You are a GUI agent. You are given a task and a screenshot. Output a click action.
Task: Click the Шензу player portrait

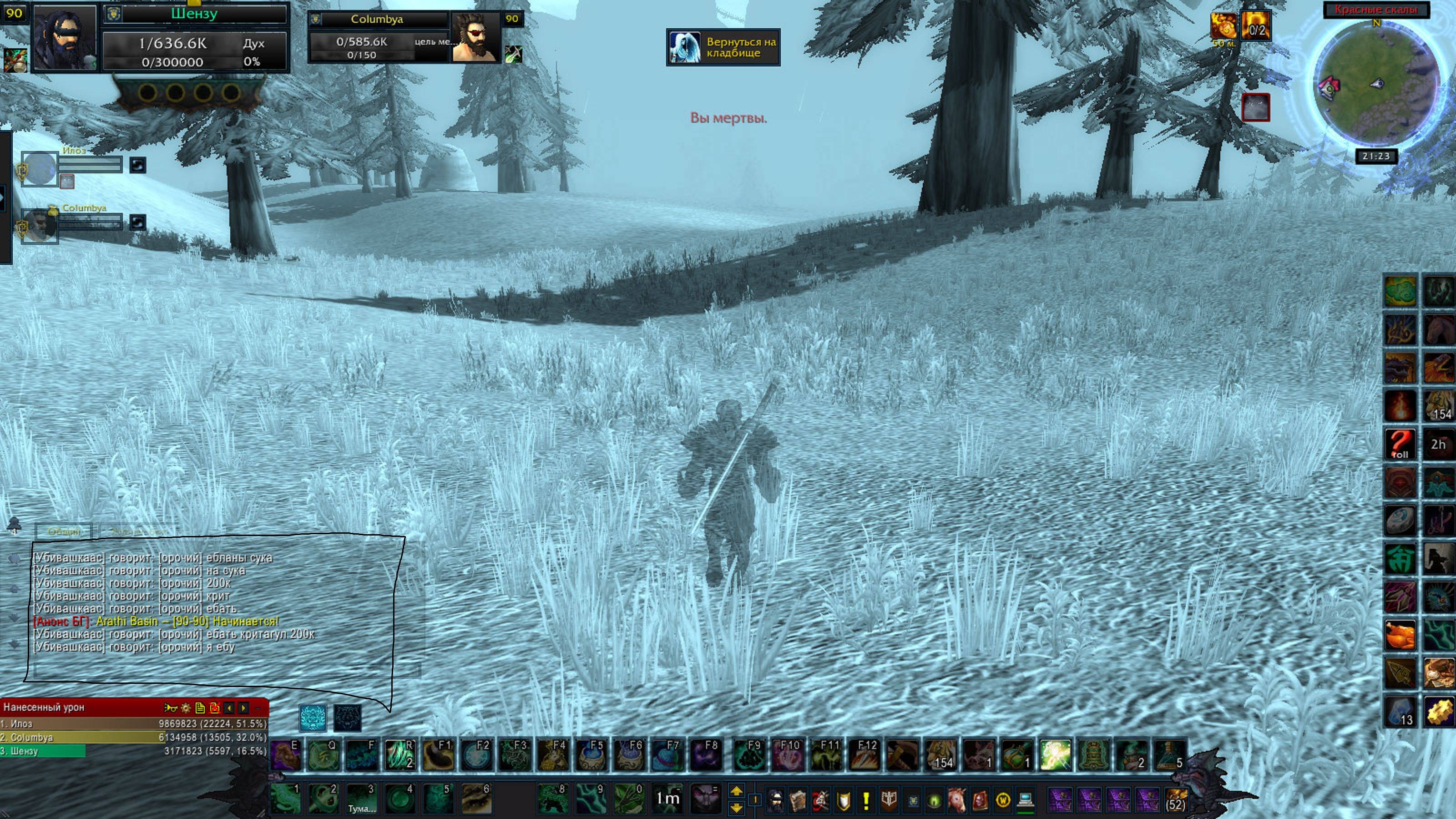coord(64,38)
